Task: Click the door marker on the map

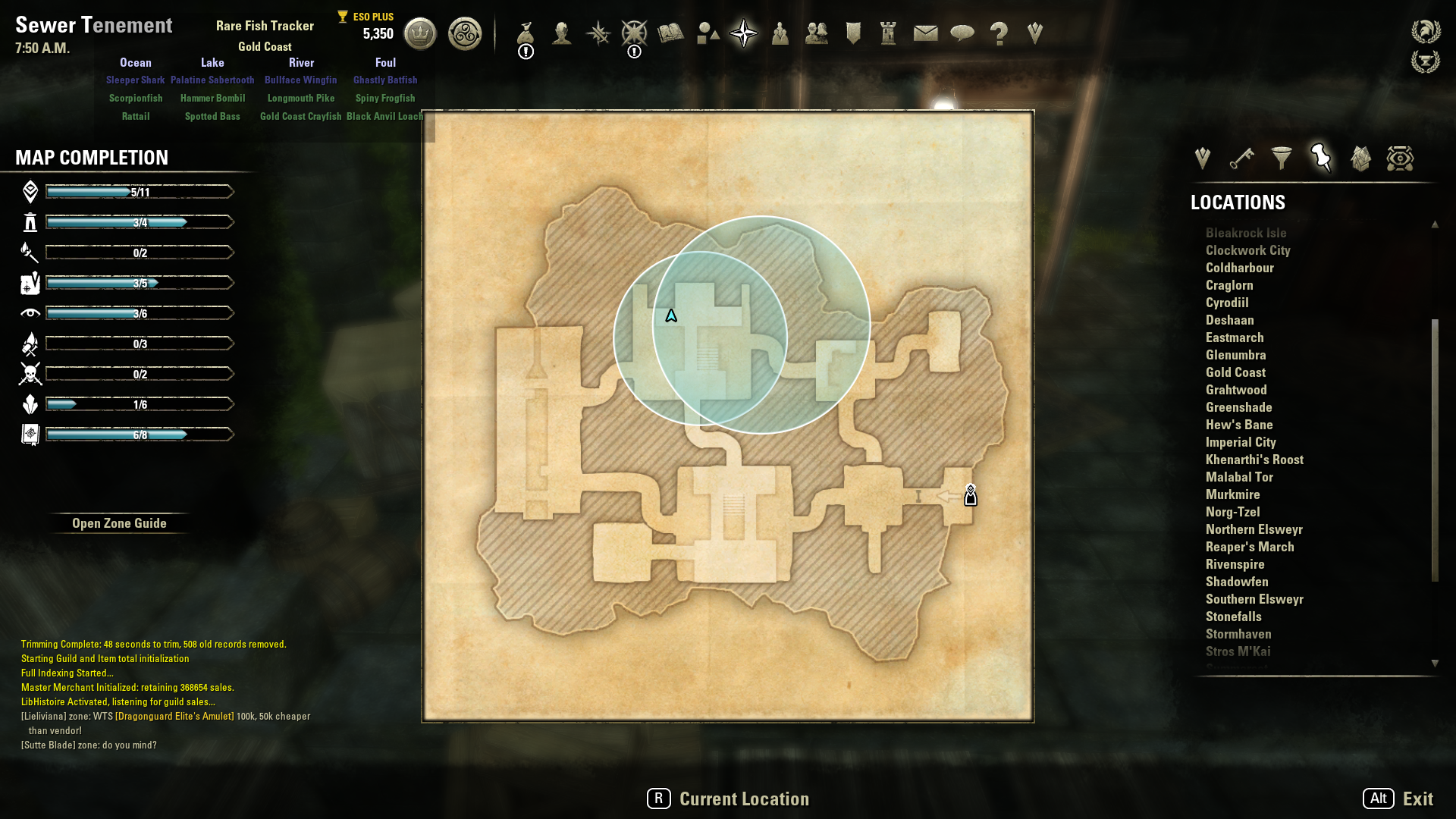Action: pos(970,496)
